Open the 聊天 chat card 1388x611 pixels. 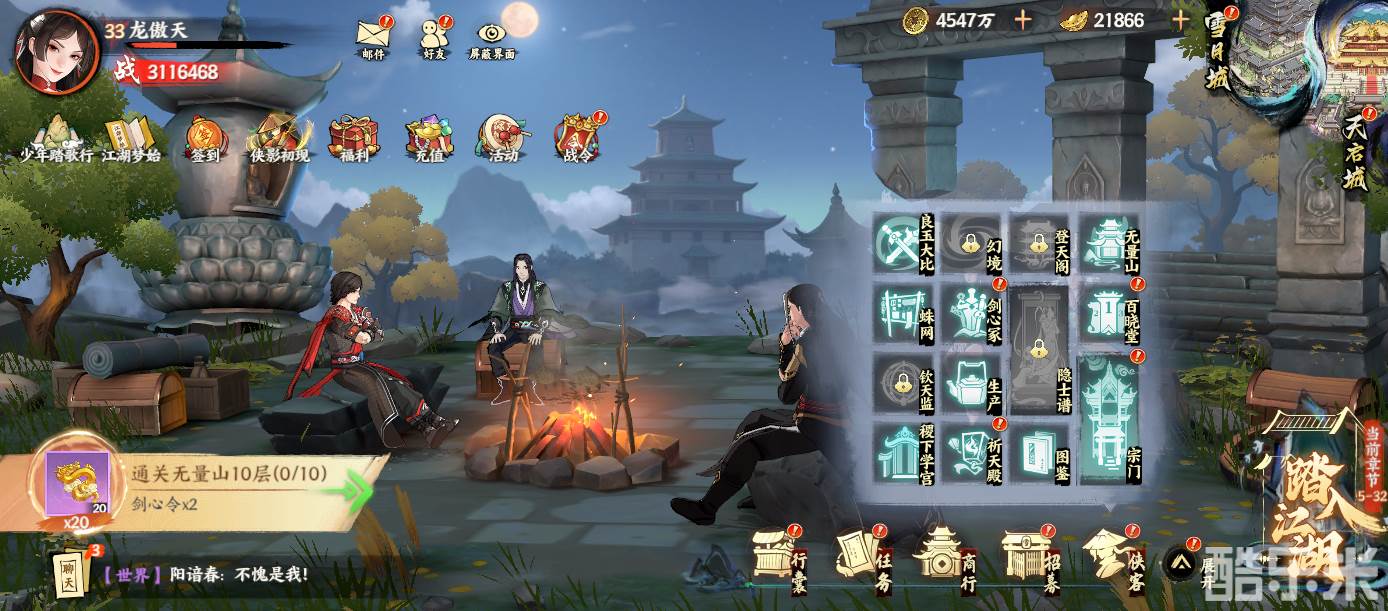point(69,574)
